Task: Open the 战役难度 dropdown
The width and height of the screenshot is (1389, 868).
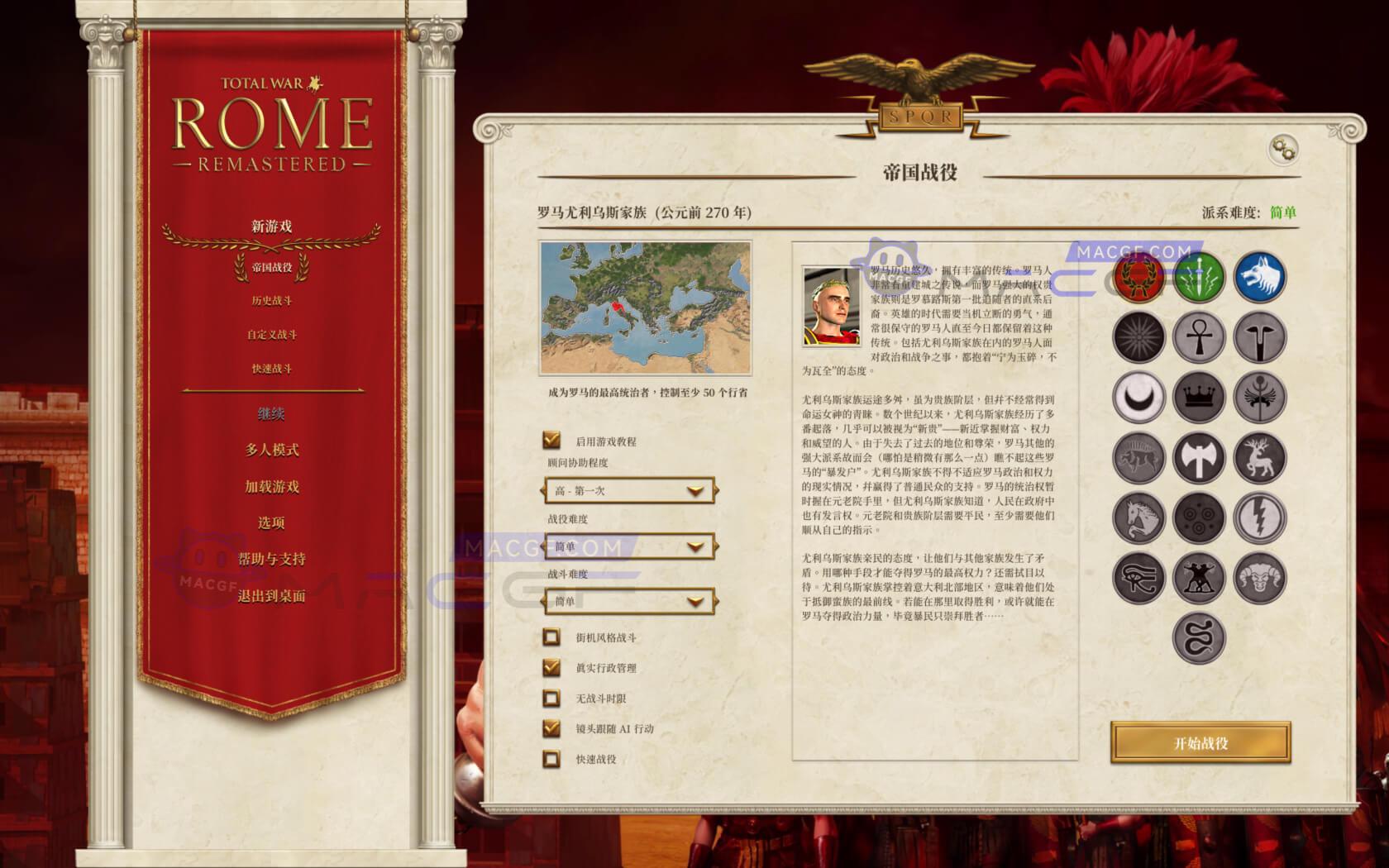Action: (x=630, y=546)
